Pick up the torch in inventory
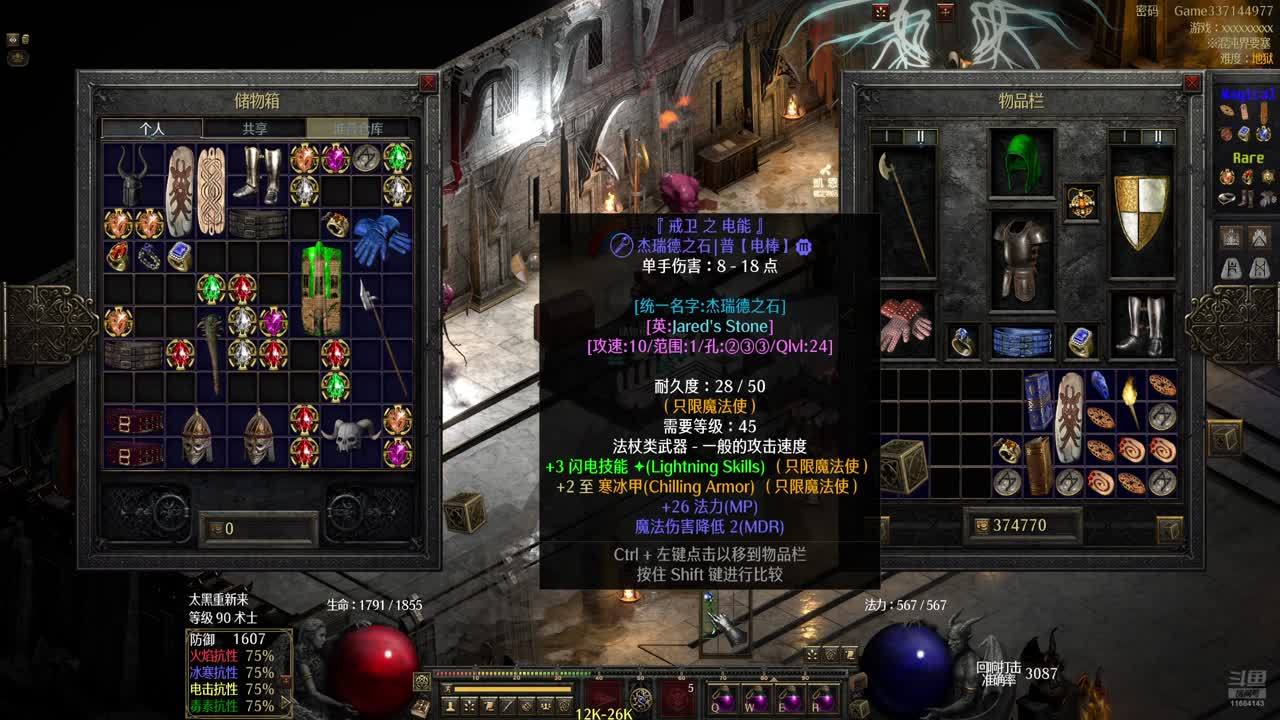 click(x=1131, y=400)
